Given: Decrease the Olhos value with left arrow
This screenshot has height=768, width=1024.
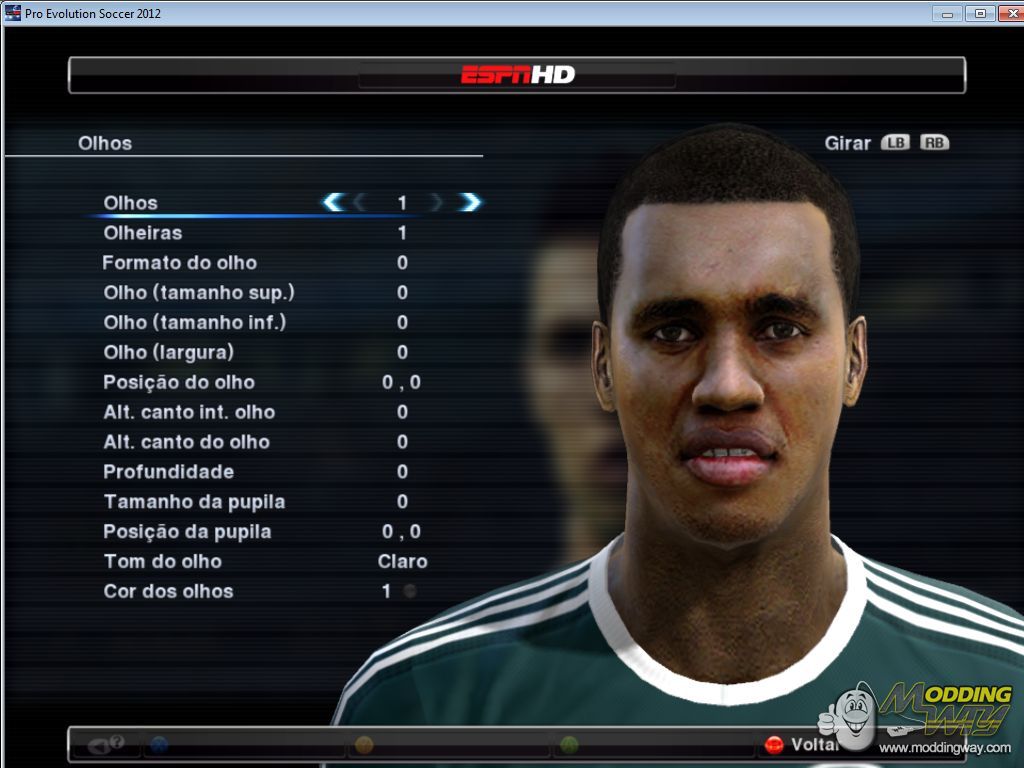Looking at the screenshot, I should (333, 203).
